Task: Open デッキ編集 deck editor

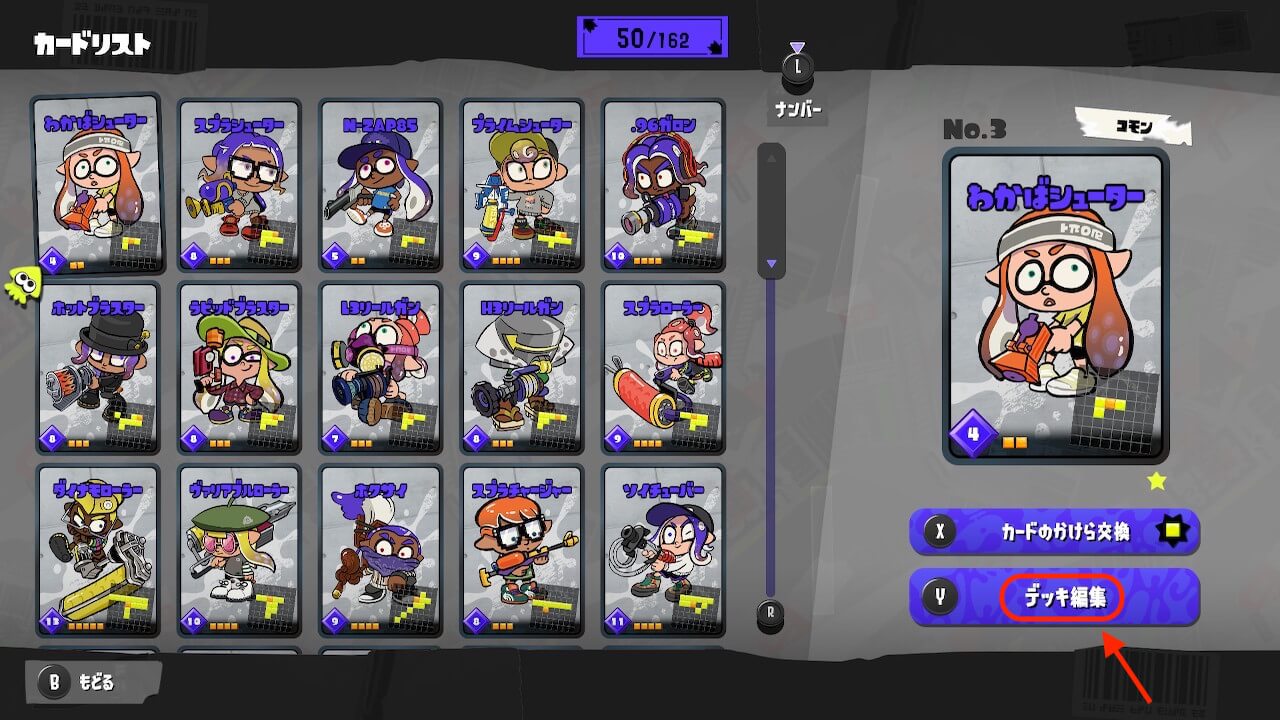Action: tap(1054, 598)
